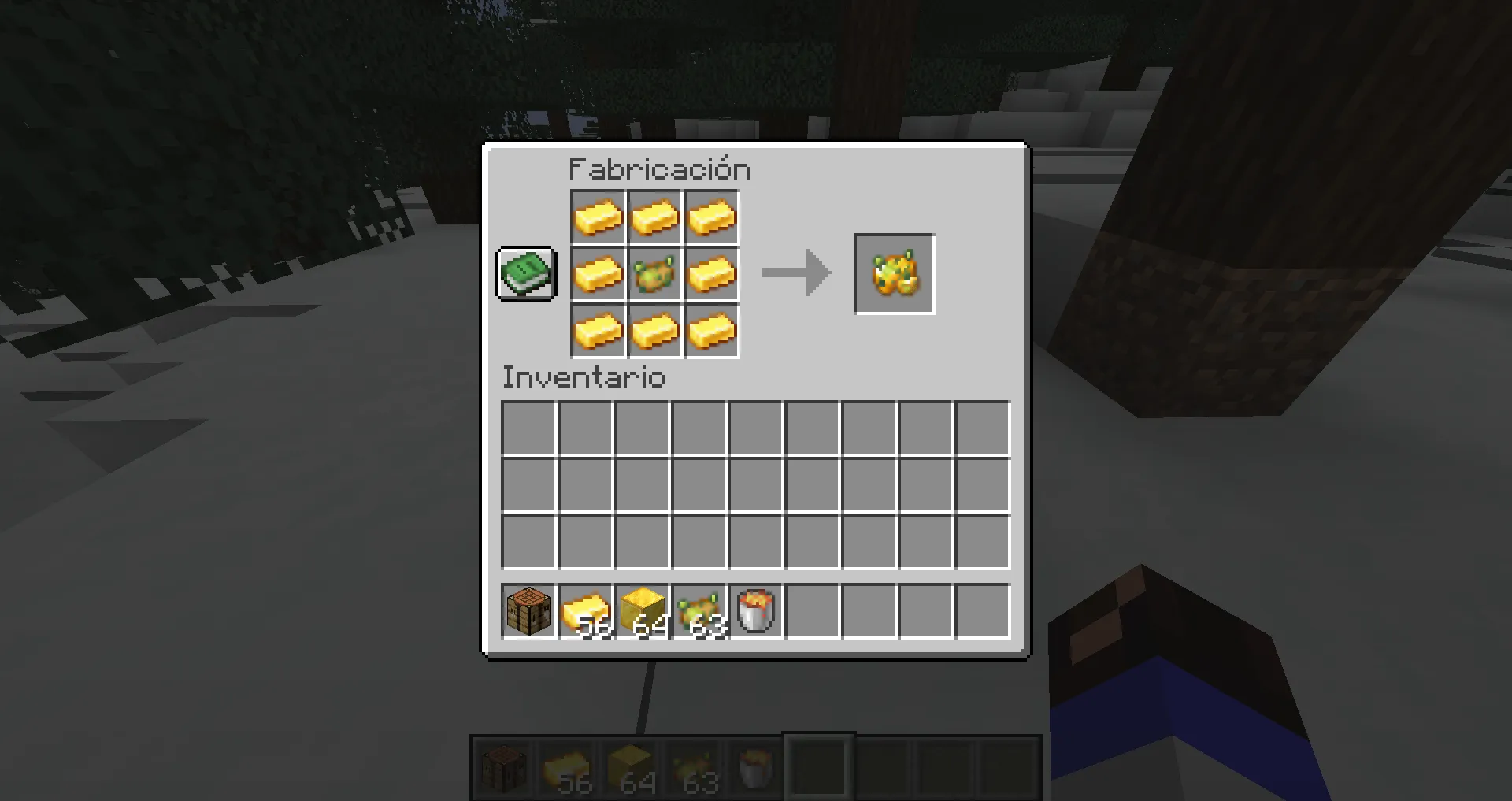Open the recipe book

click(525, 273)
